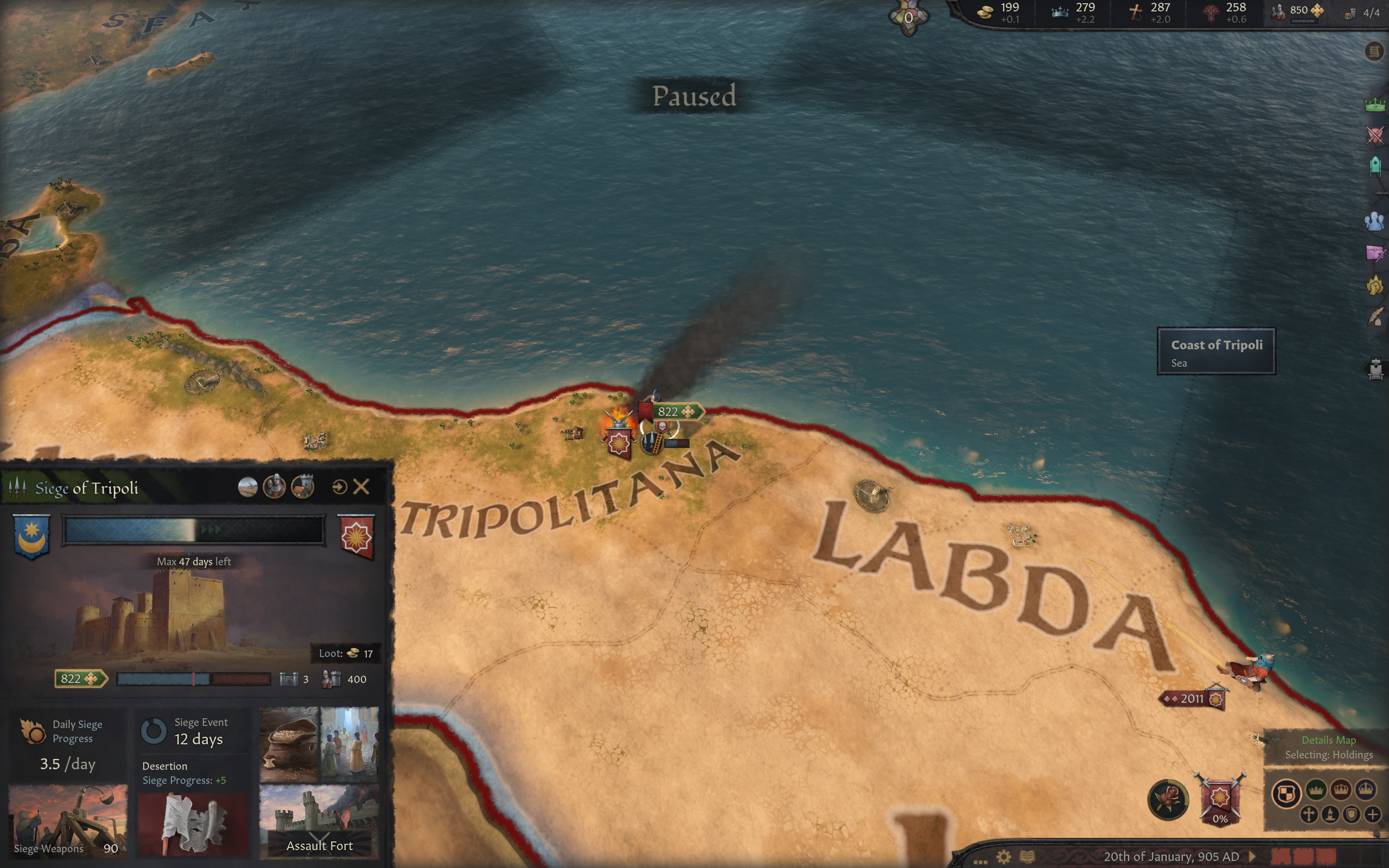Open the Military view from the right sidebar
Image resolution: width=1389 pixels, height=868 pixels.
click(x=1375, y=136)
